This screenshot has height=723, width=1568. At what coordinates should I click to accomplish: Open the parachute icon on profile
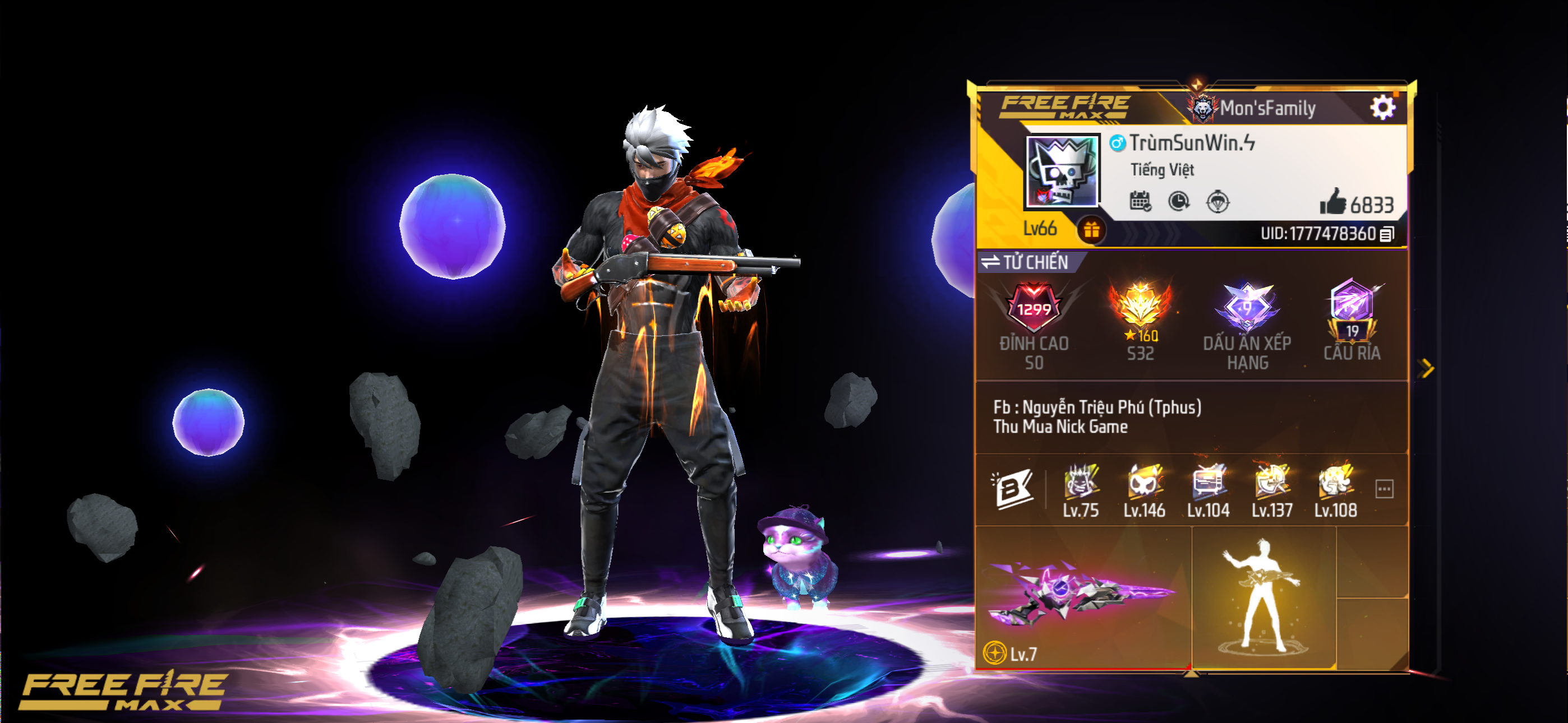pyautogui.click(x=1217, y=201)
